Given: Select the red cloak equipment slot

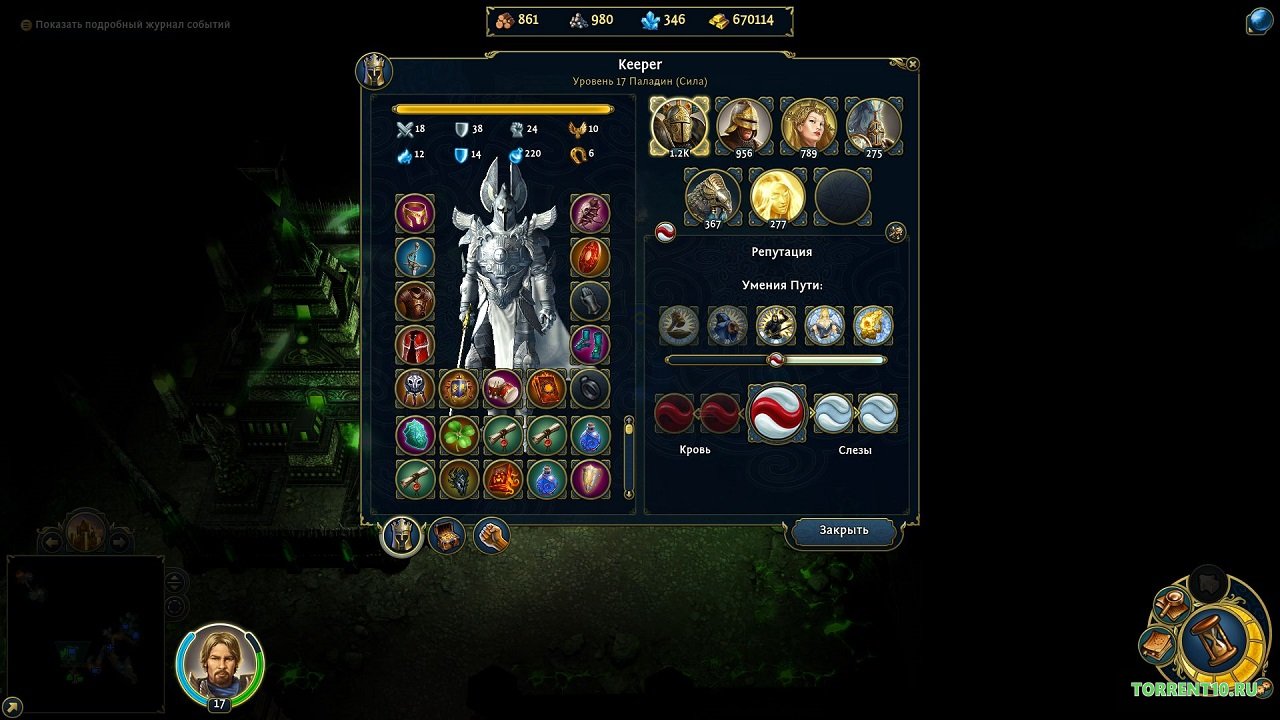Looking at the screenshot, I should coord(414,345).
